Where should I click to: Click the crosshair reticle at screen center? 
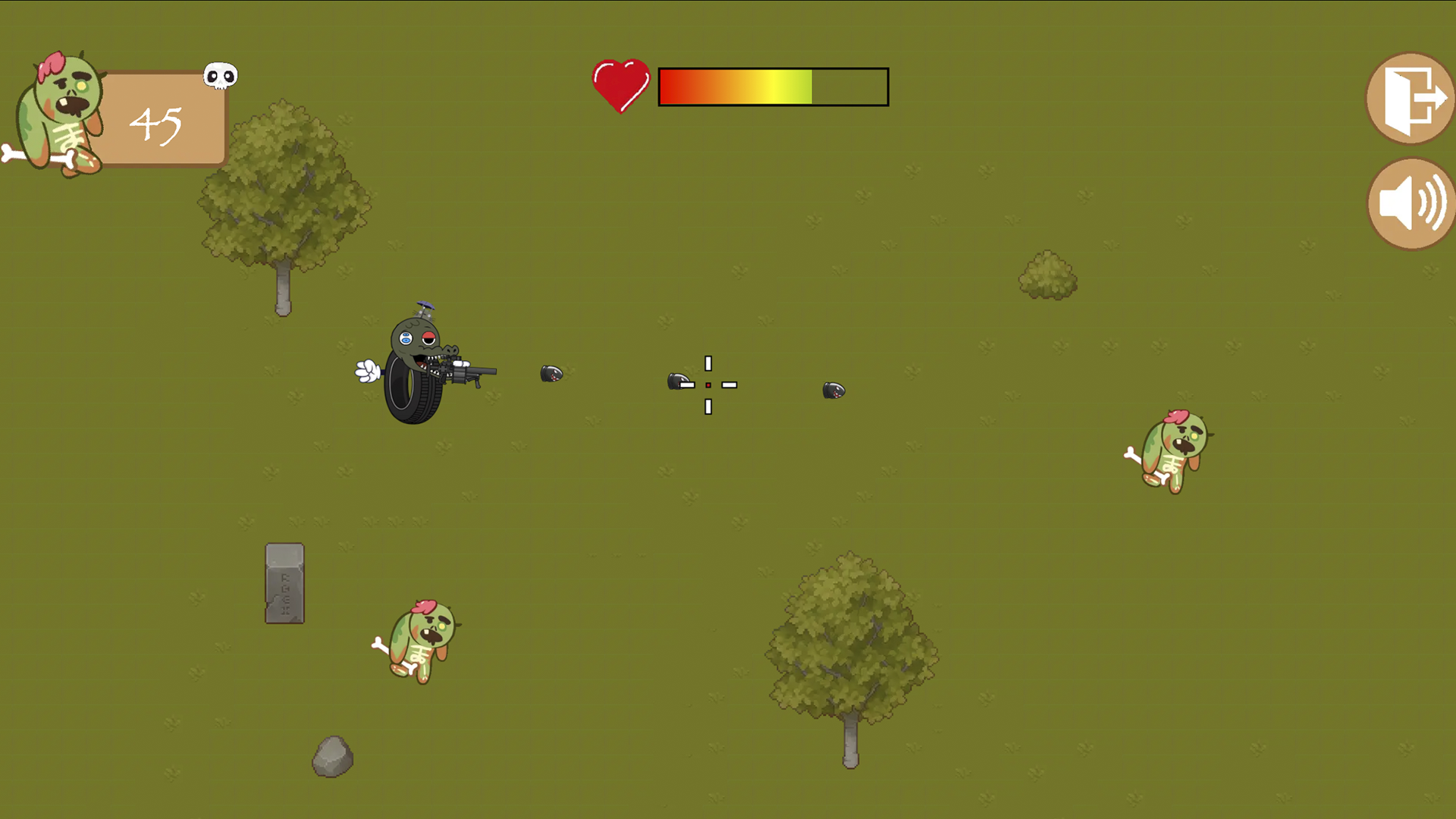click(x=708, y=384)
